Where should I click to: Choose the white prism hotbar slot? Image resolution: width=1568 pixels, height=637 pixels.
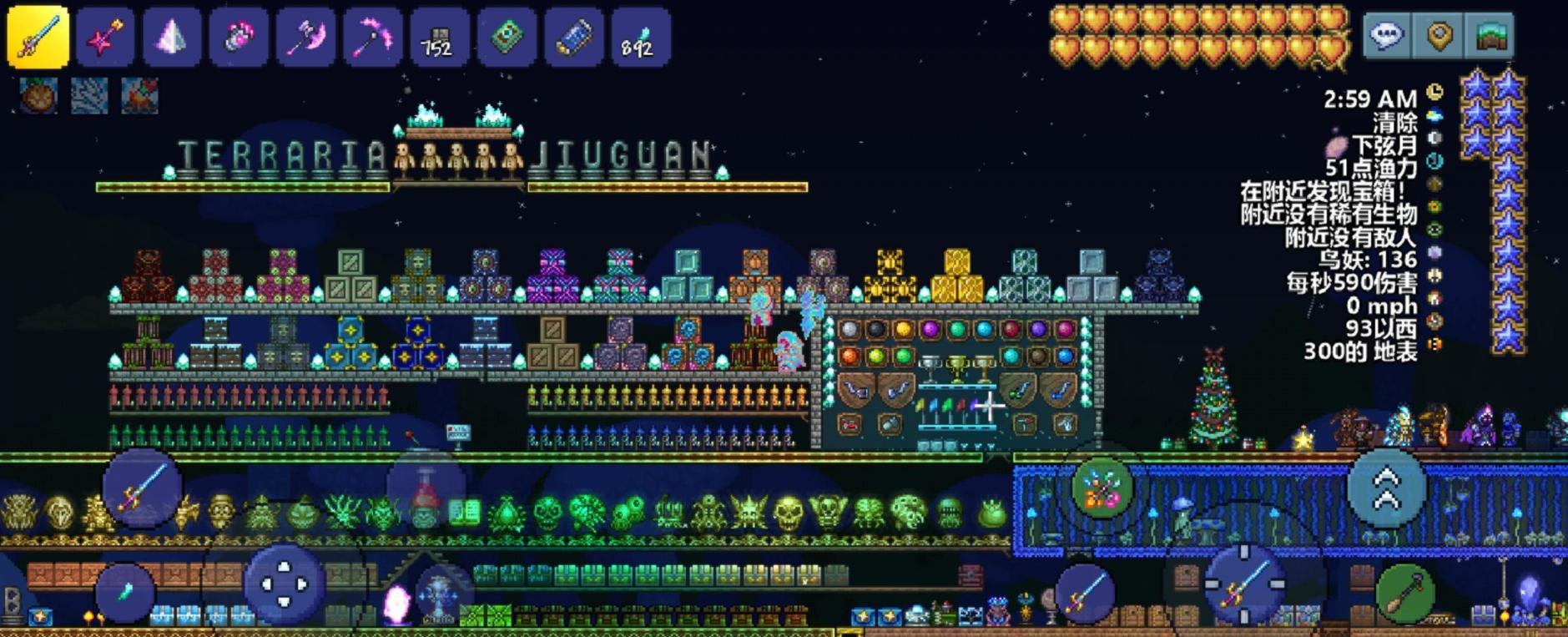[x=172, y=37]
